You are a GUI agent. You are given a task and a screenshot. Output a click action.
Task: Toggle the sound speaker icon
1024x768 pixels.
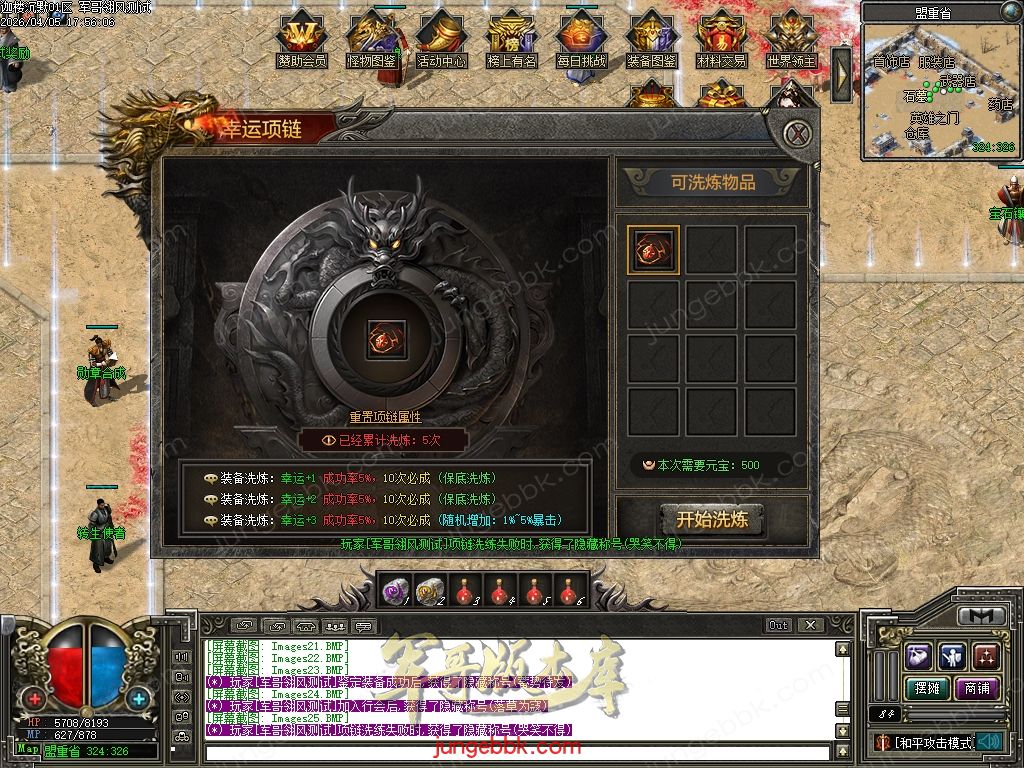(x=990, y=741)
